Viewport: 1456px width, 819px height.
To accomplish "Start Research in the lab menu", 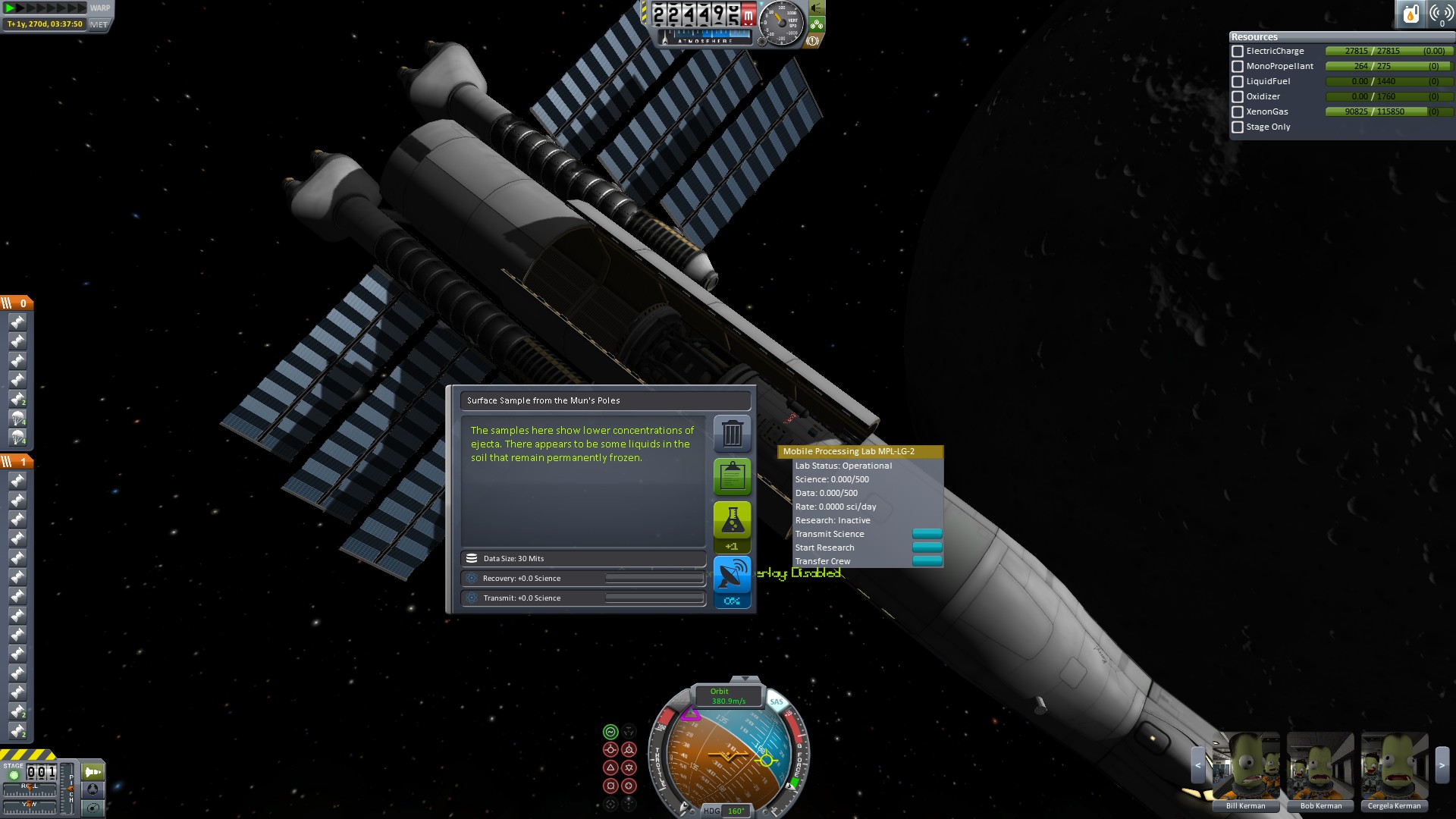I will pos(927,548).
